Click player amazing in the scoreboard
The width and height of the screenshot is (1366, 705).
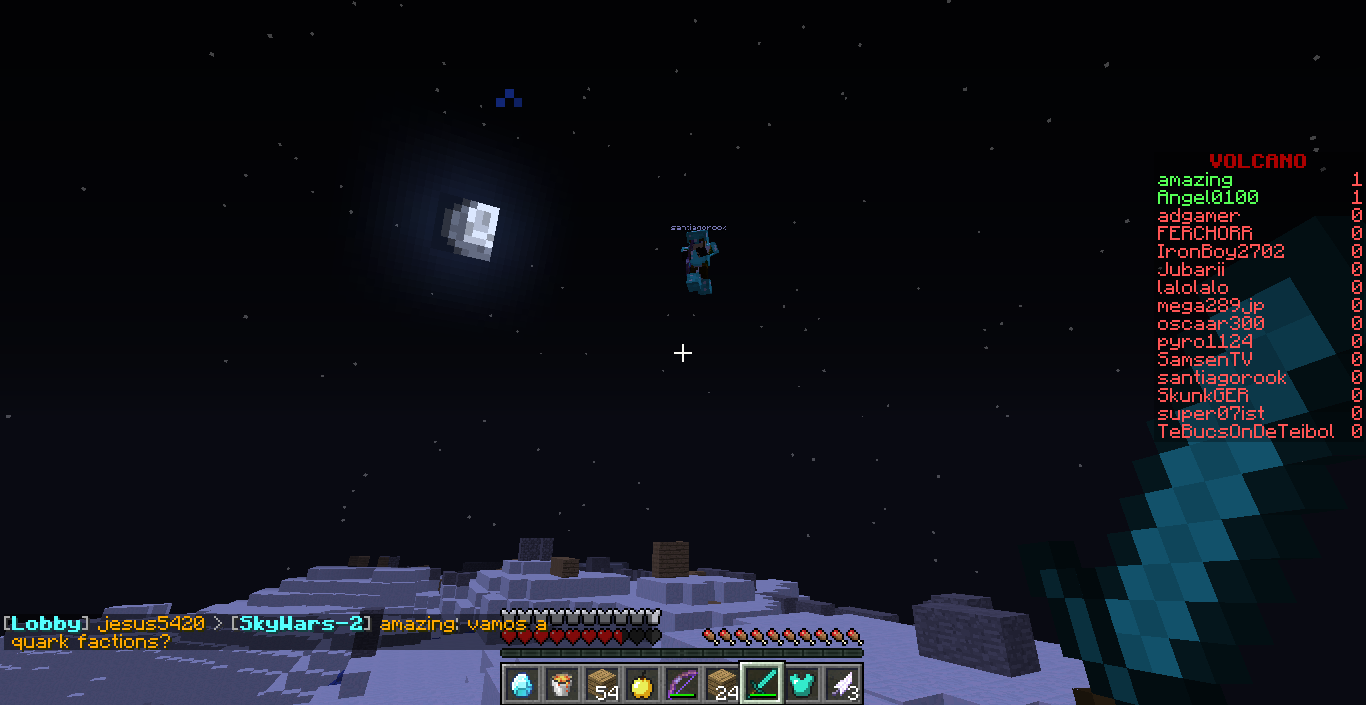[x=1194, y=180]
